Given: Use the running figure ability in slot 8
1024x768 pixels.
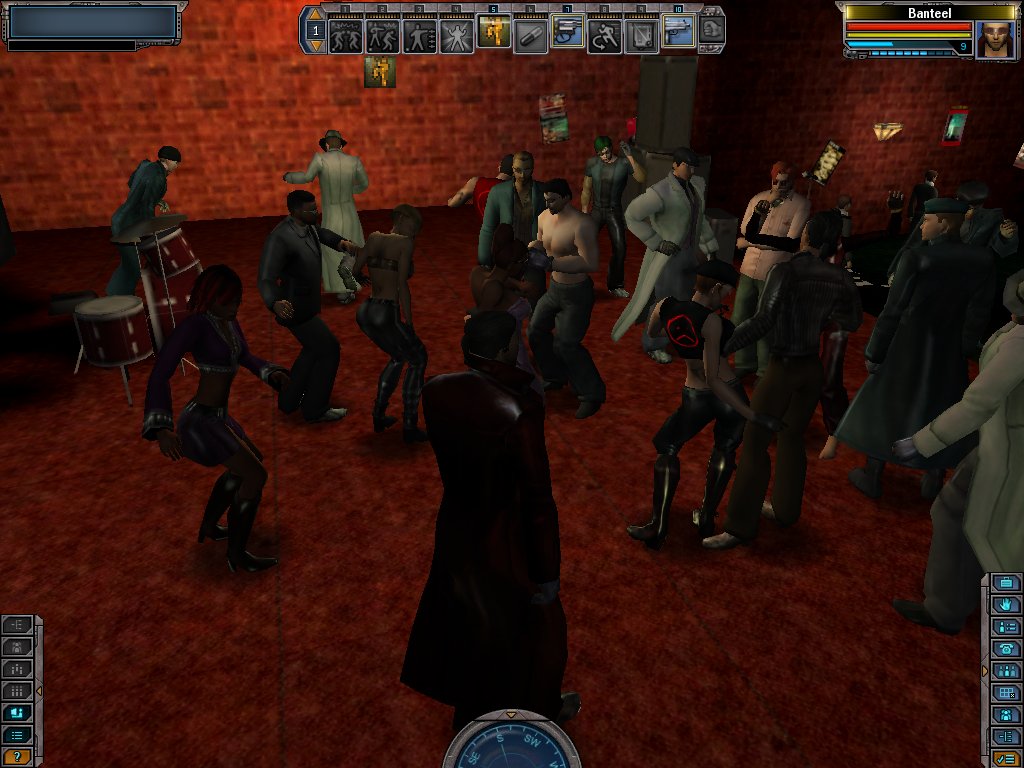Looking at the screenshot, I should tap(604, 35).
